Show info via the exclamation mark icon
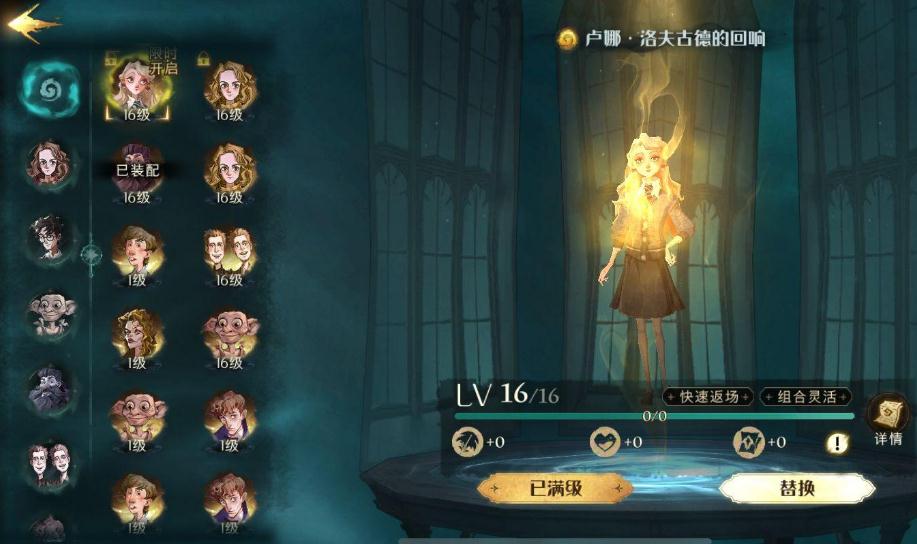 click(x=837, y=443)
